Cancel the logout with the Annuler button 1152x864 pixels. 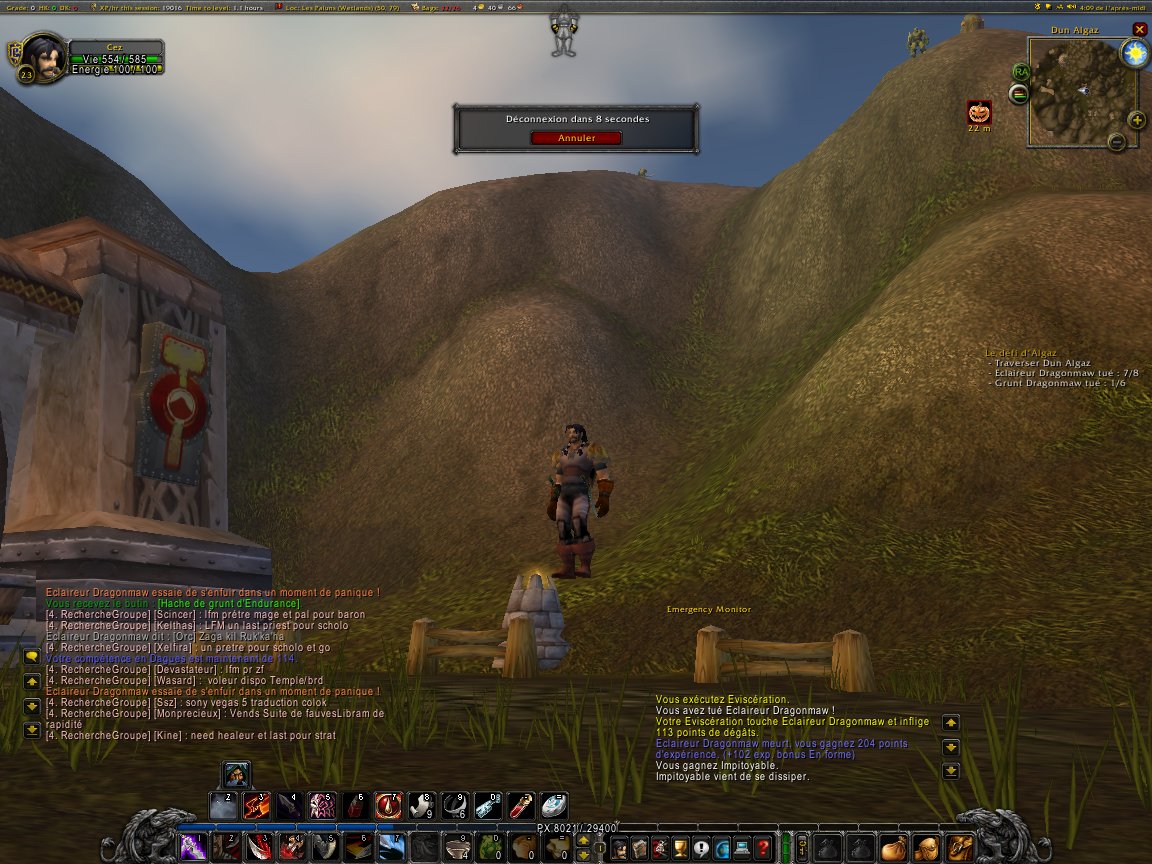[576, 138]
